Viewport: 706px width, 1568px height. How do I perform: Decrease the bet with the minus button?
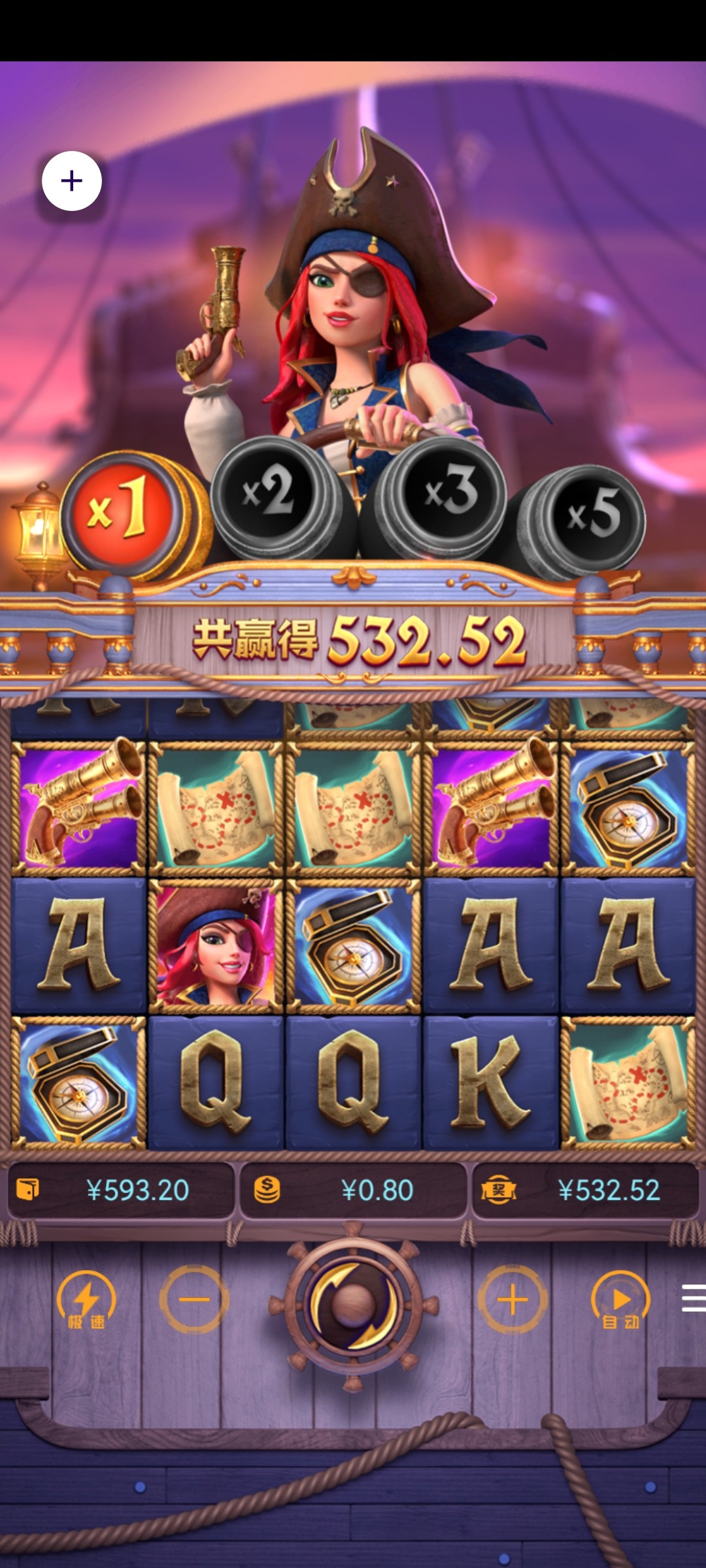click(x=194, y=1300)
